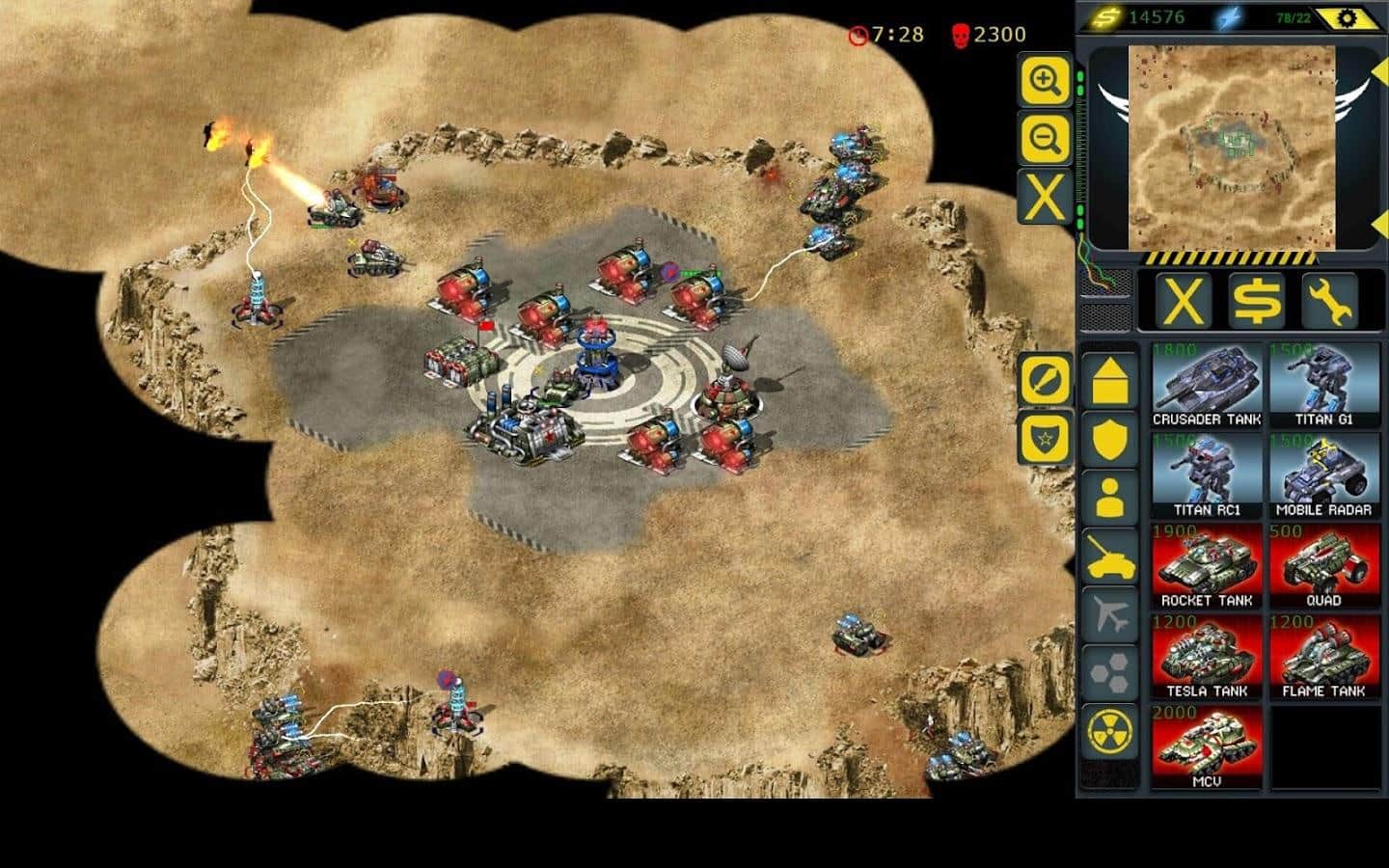Screen dimensions: 1389x868
Task: Switch to the buildings construction tab
Action: tap(1110, 380)
